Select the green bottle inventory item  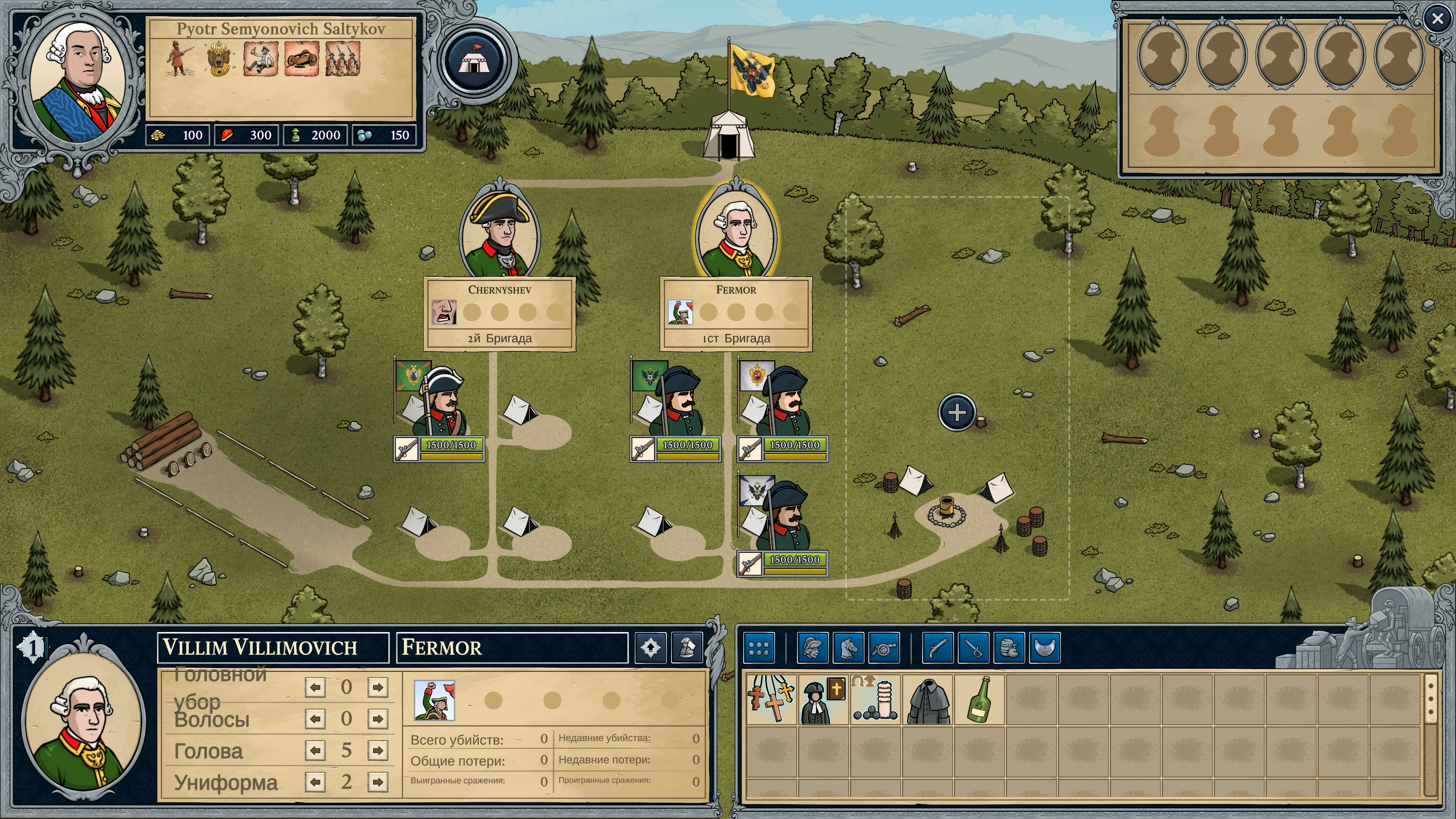[979, 699]
